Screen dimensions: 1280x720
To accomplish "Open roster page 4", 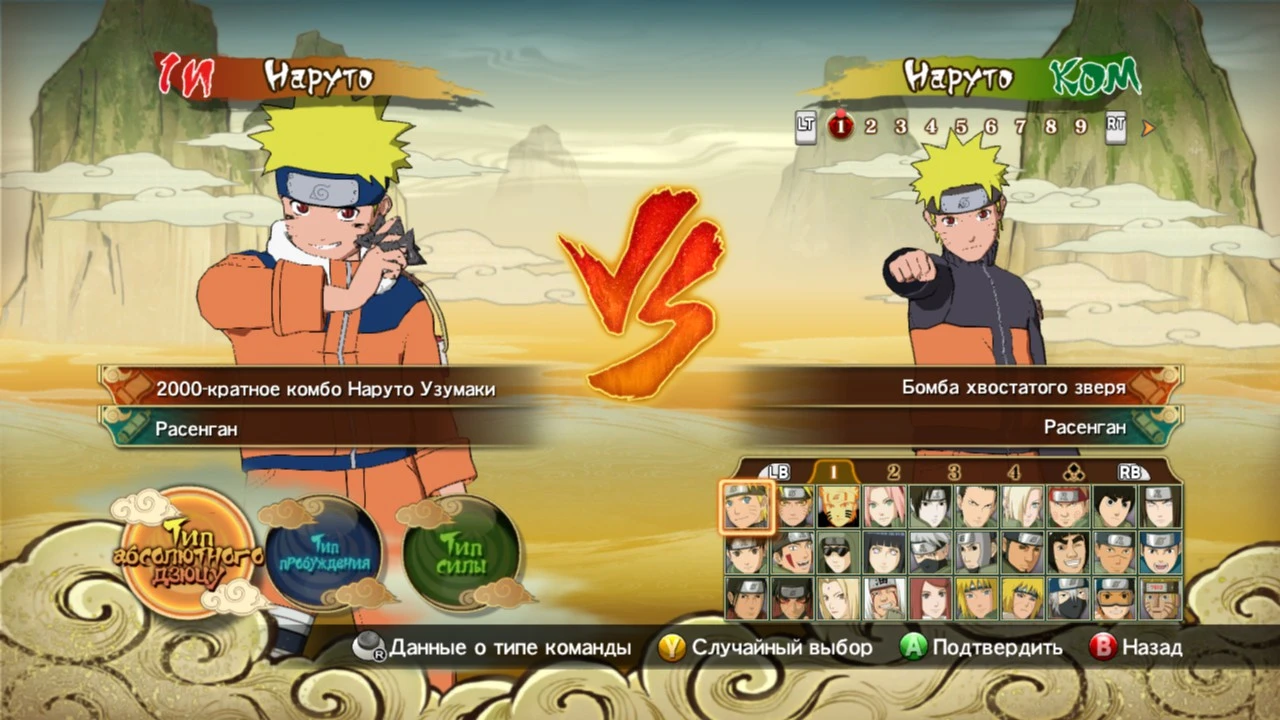I will pos(1014,471).
